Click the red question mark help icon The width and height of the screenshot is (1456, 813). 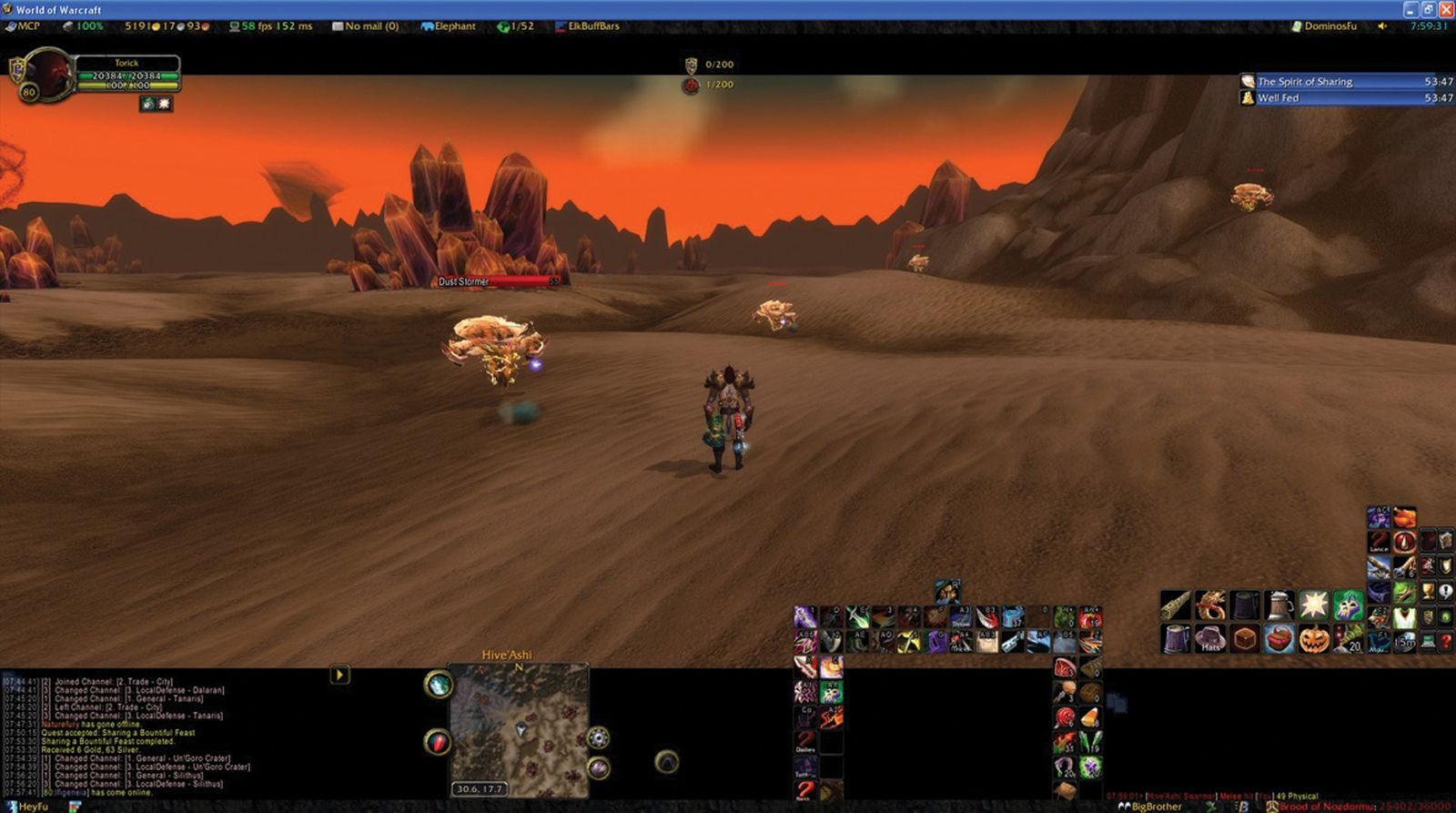pos(1445,641)
